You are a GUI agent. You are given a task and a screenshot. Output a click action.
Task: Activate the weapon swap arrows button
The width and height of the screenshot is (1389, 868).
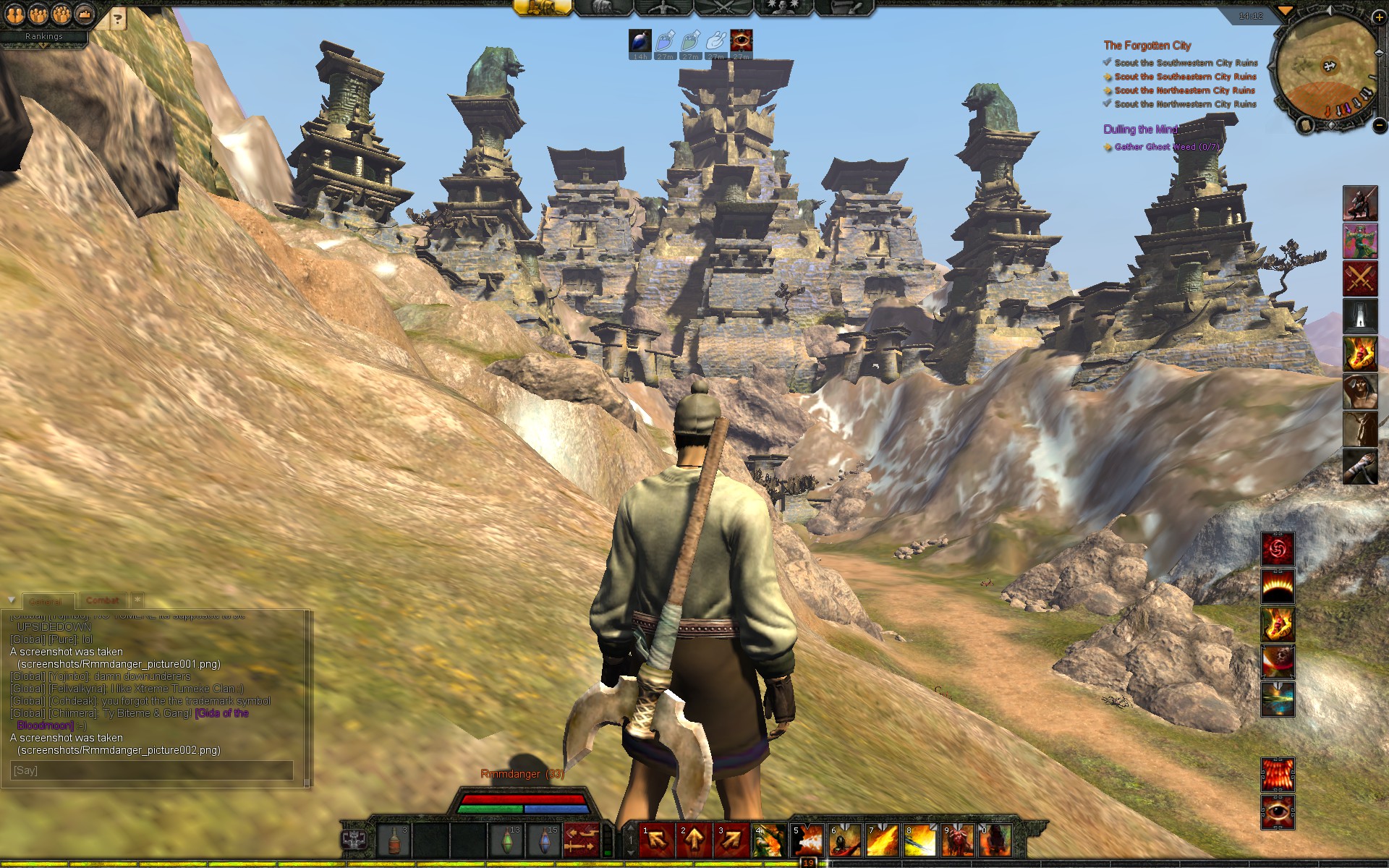point(581,840)
